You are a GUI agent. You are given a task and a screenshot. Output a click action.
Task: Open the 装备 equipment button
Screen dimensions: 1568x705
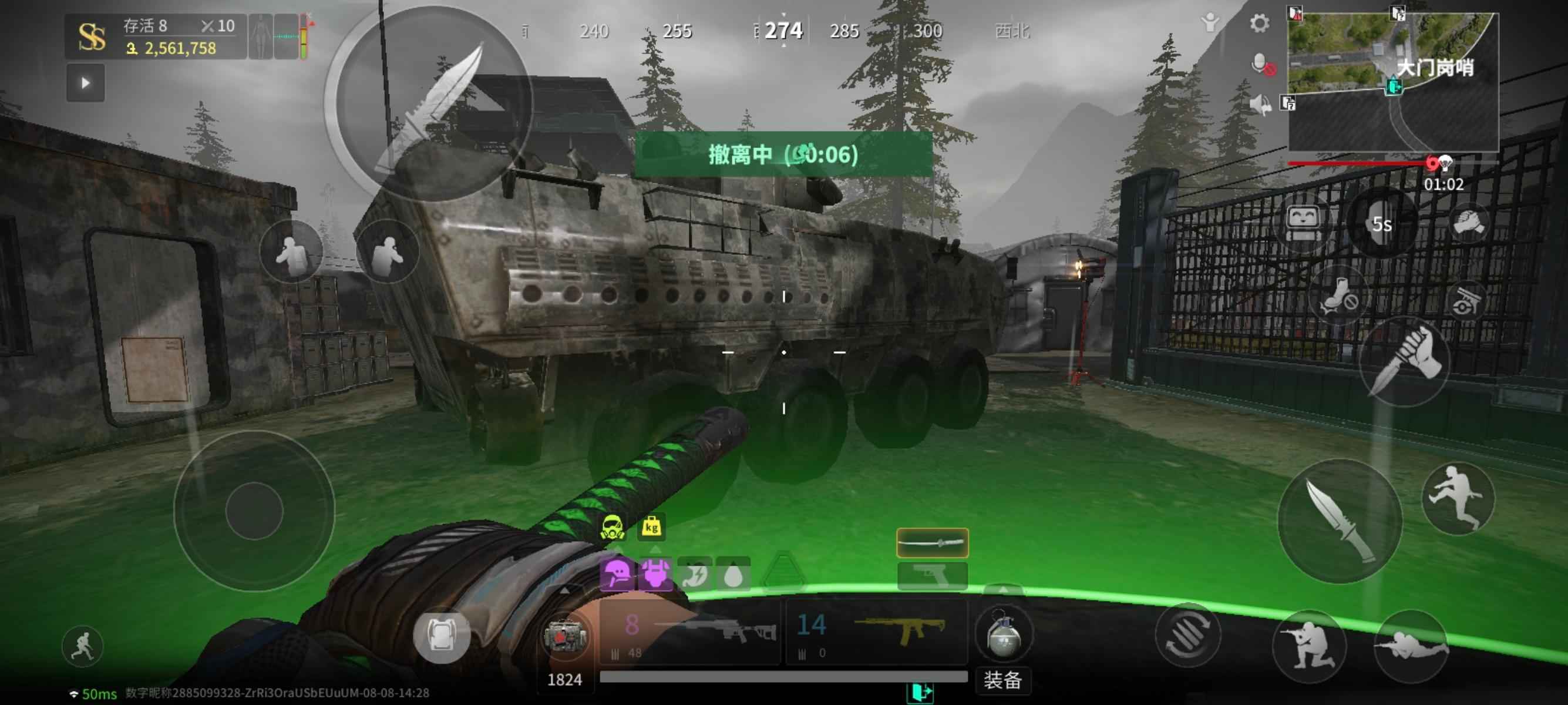[x=1002, y=679]
